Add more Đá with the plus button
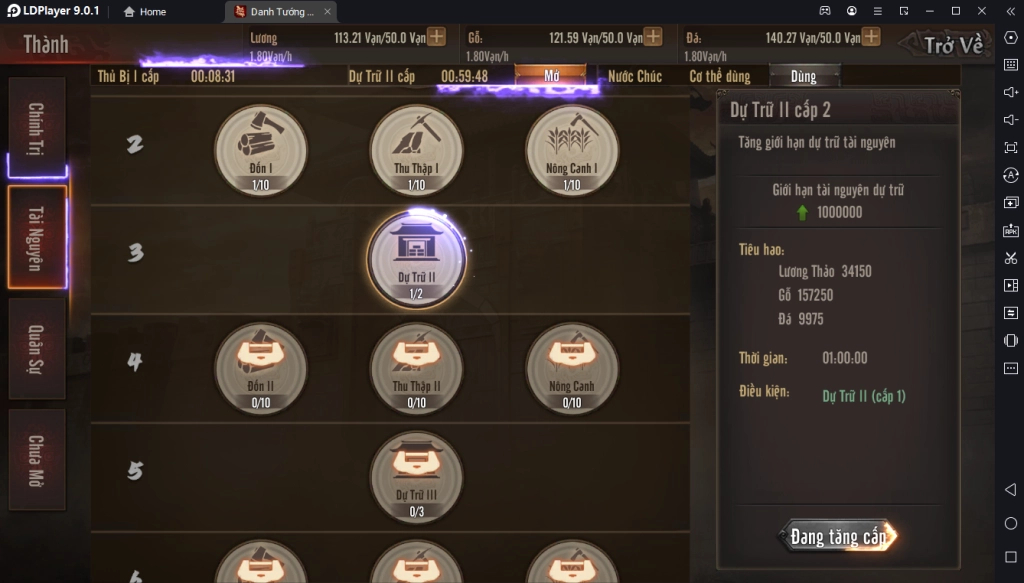The width and height of the screenshot is (1024, 583). coord(871,37)
